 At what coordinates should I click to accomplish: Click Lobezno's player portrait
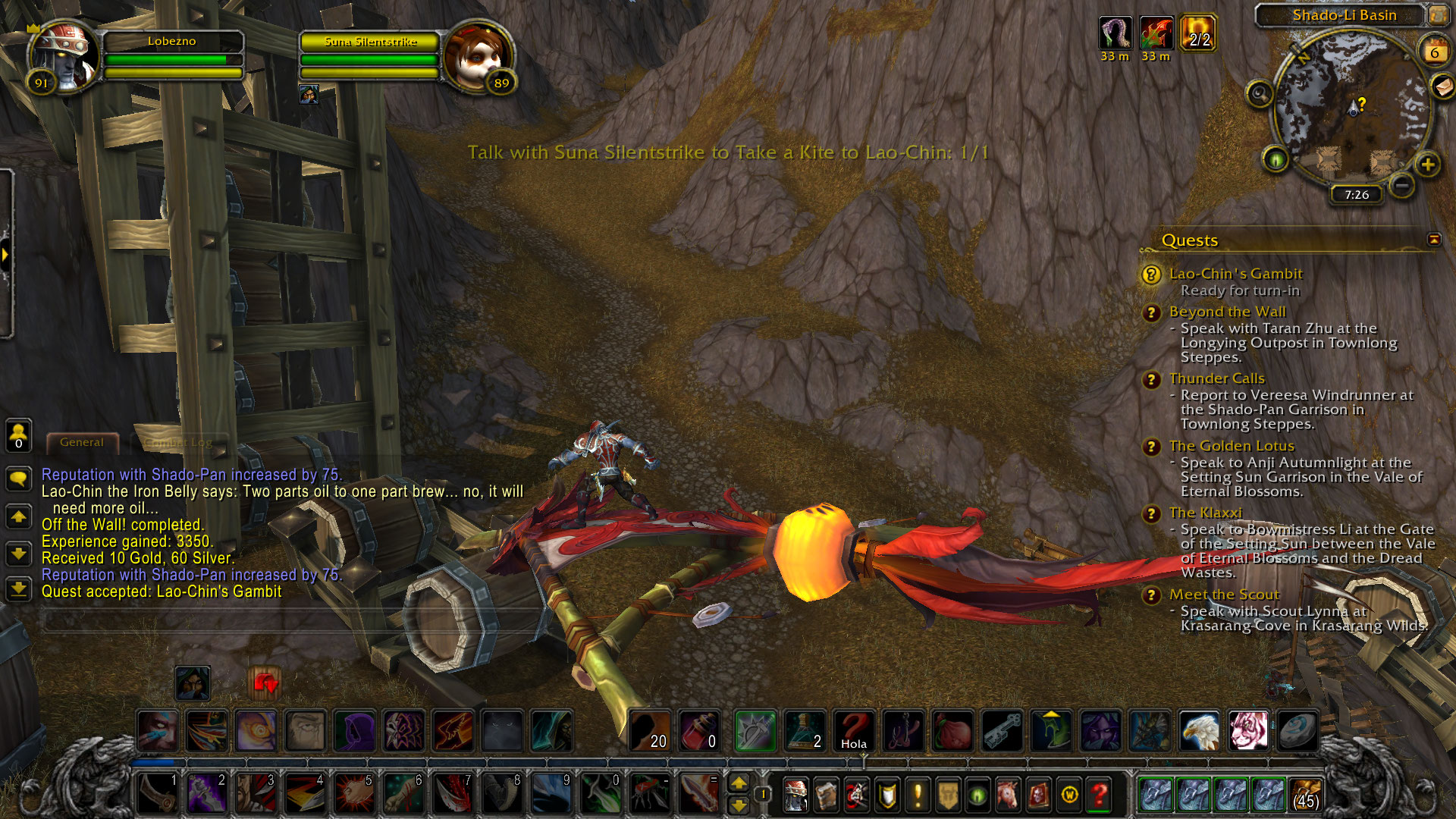63,57
